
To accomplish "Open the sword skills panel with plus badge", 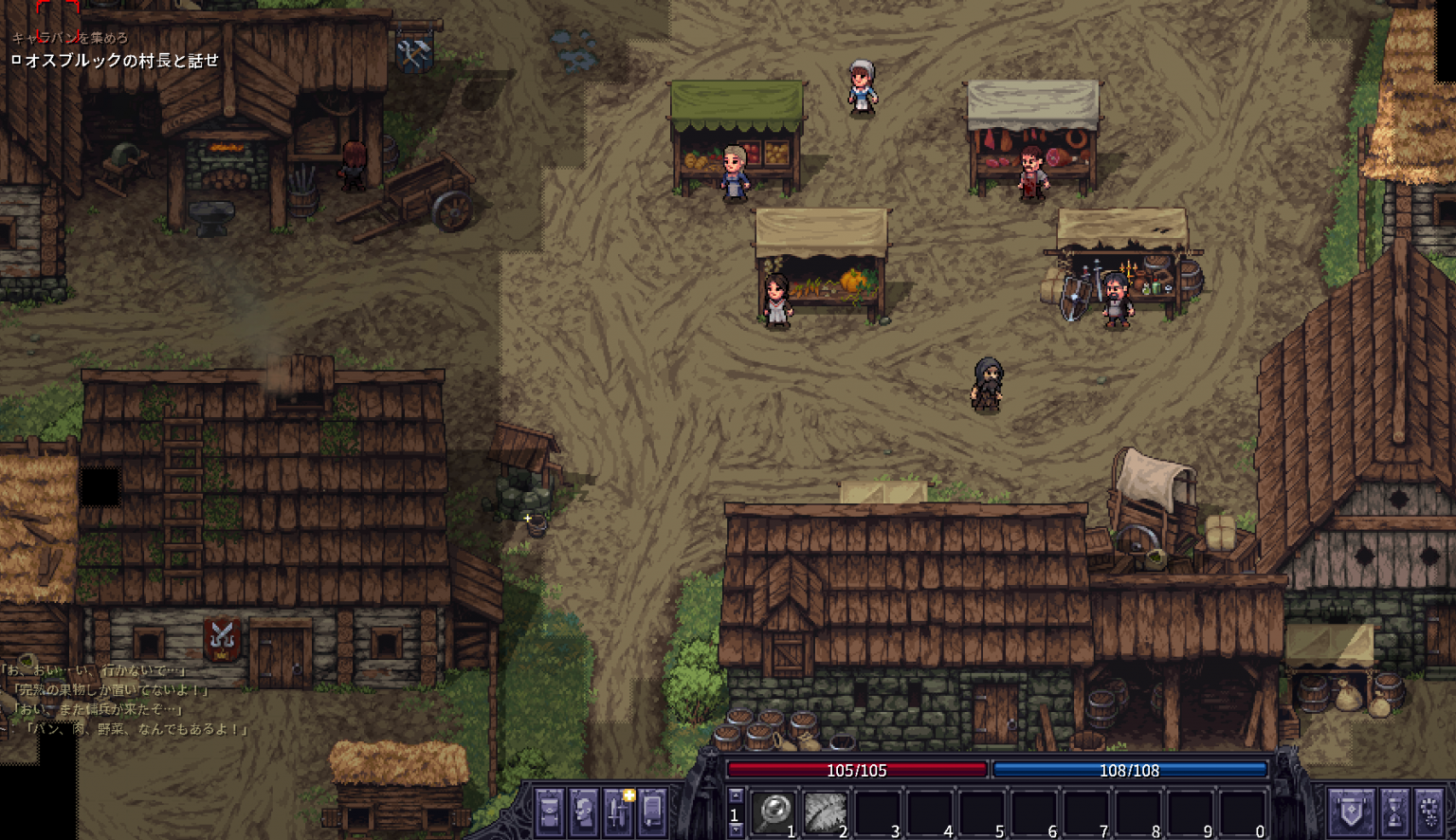I will tap(618, 812).
